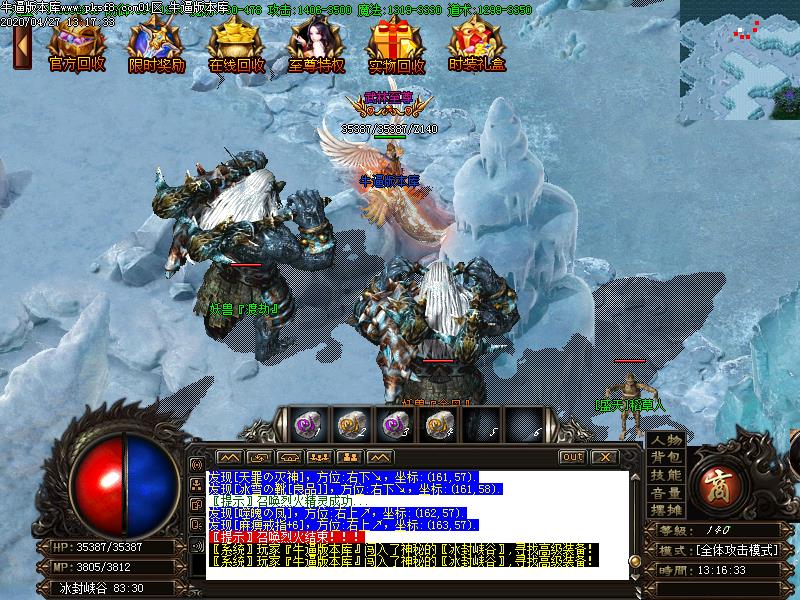Open the 至尊特权 privilege icon
The width and height of the screenshot is (800, 600).
(x=316, y=44)
